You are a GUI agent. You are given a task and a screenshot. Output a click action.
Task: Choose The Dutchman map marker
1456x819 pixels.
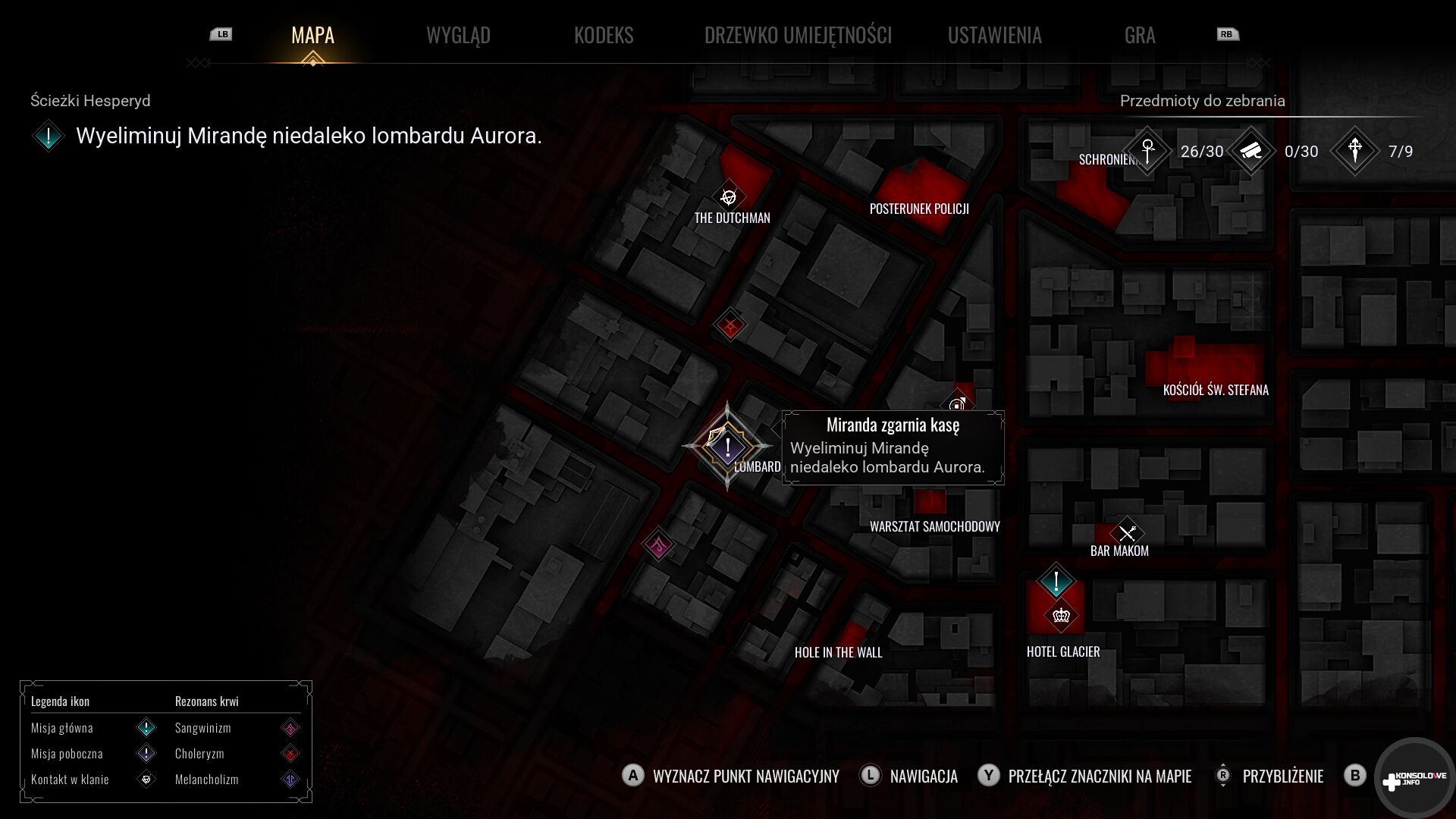729,198
